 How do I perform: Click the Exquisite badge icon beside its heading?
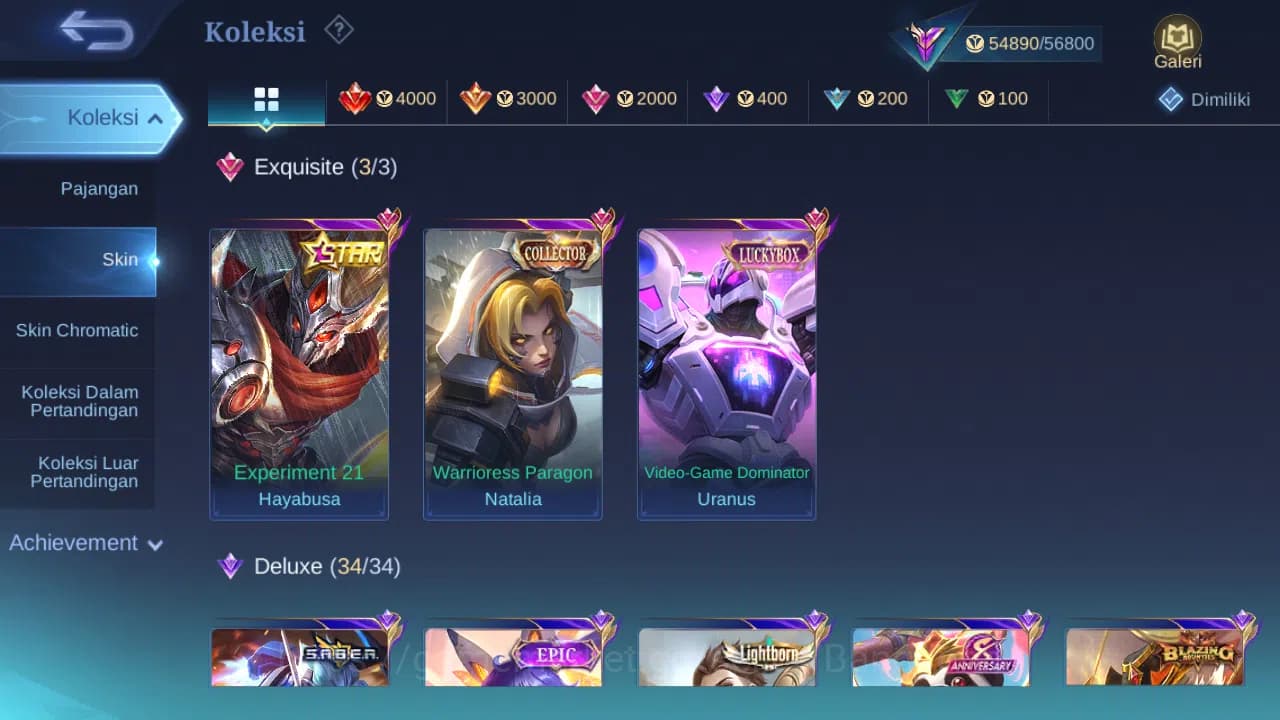pos(229,167)
